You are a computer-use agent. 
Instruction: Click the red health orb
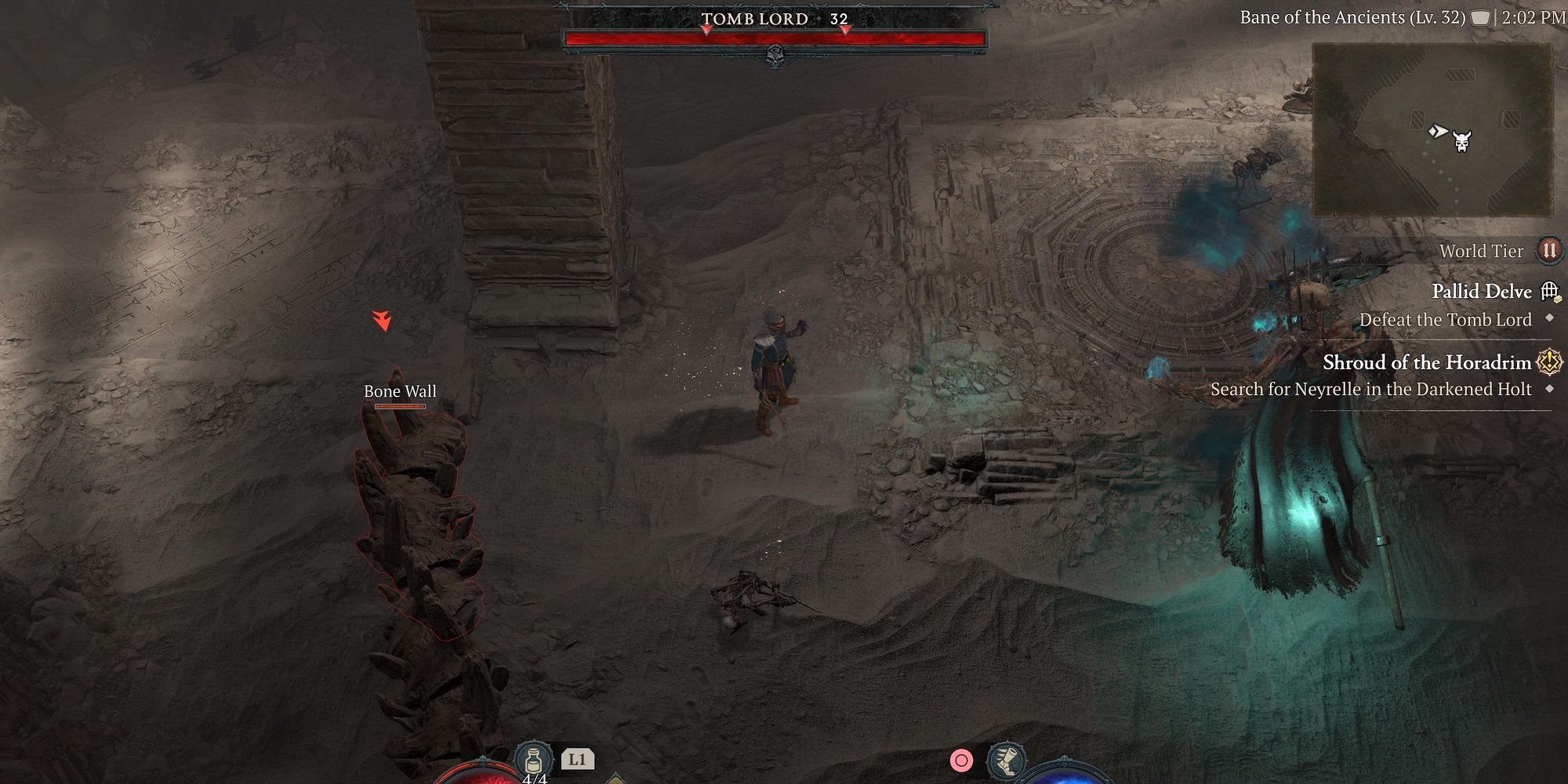pos(485,776)
